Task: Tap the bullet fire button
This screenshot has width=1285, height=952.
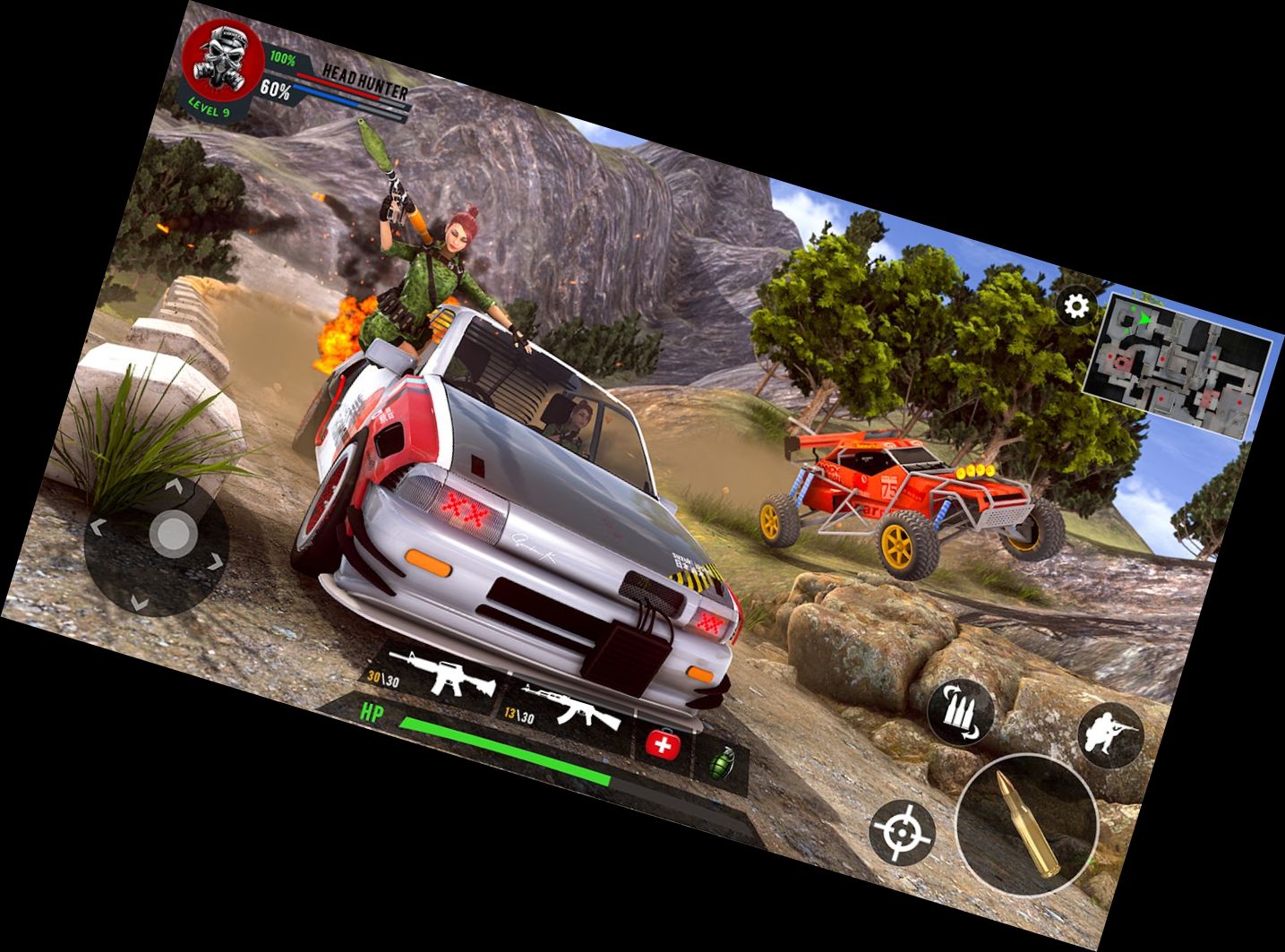Action: (1027, 824)
